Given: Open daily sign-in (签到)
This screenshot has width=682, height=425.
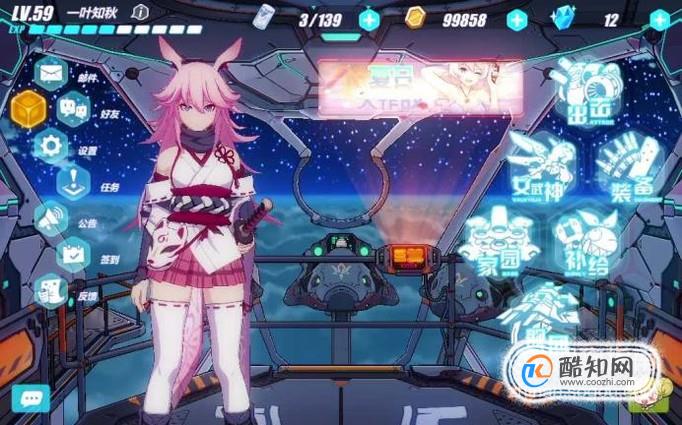Looking at the screenshot, I should [73, 254].
